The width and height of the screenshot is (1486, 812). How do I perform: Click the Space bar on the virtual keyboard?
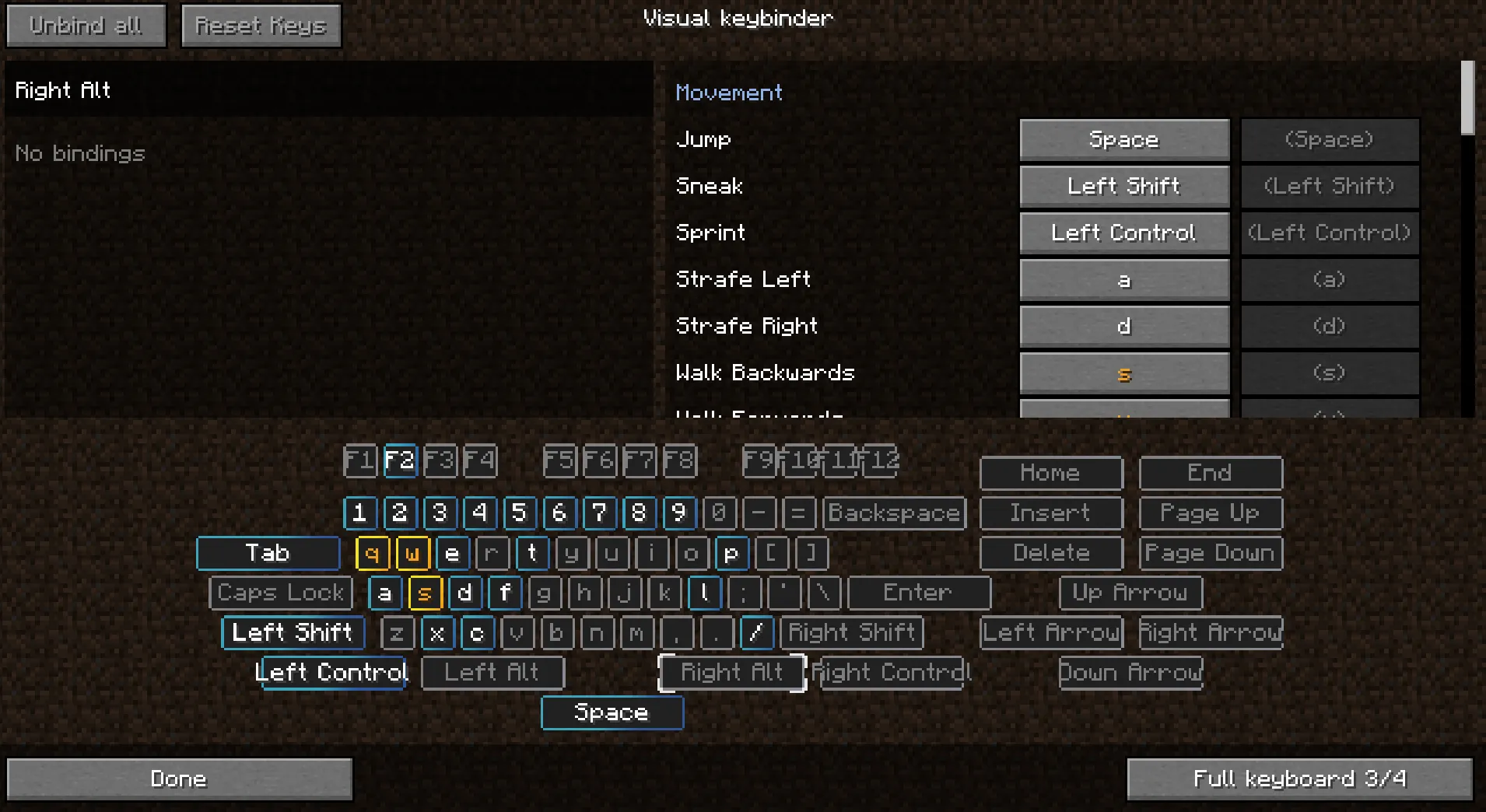(x=612, y=712)
